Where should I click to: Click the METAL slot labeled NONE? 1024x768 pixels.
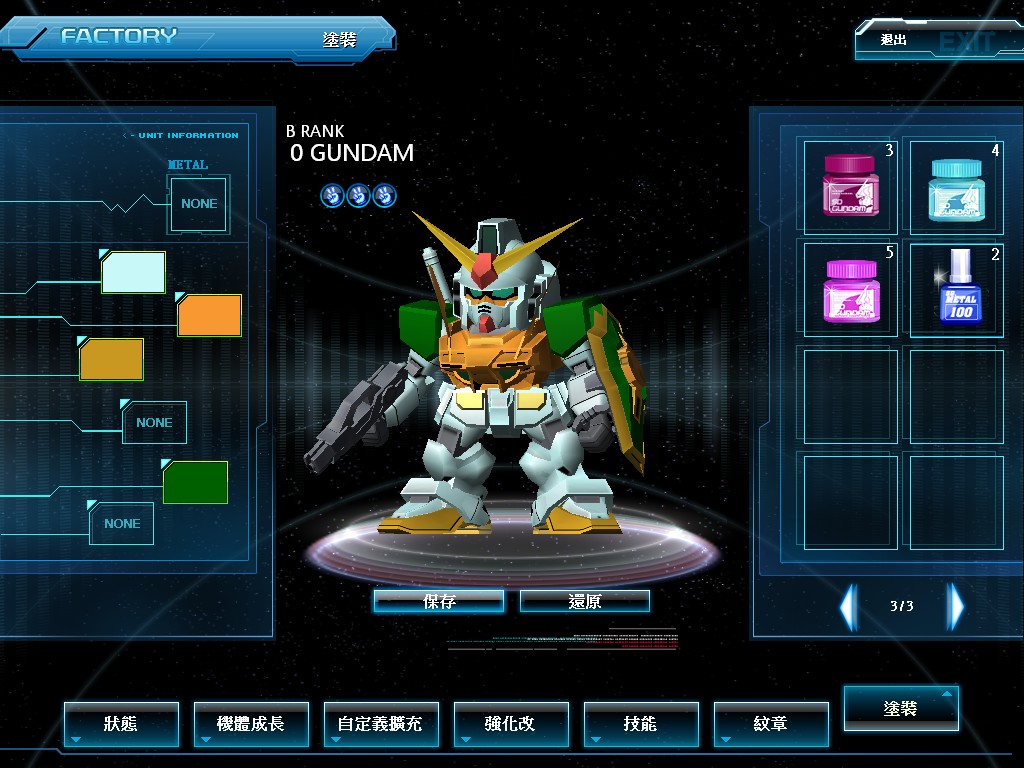[199, 203]
